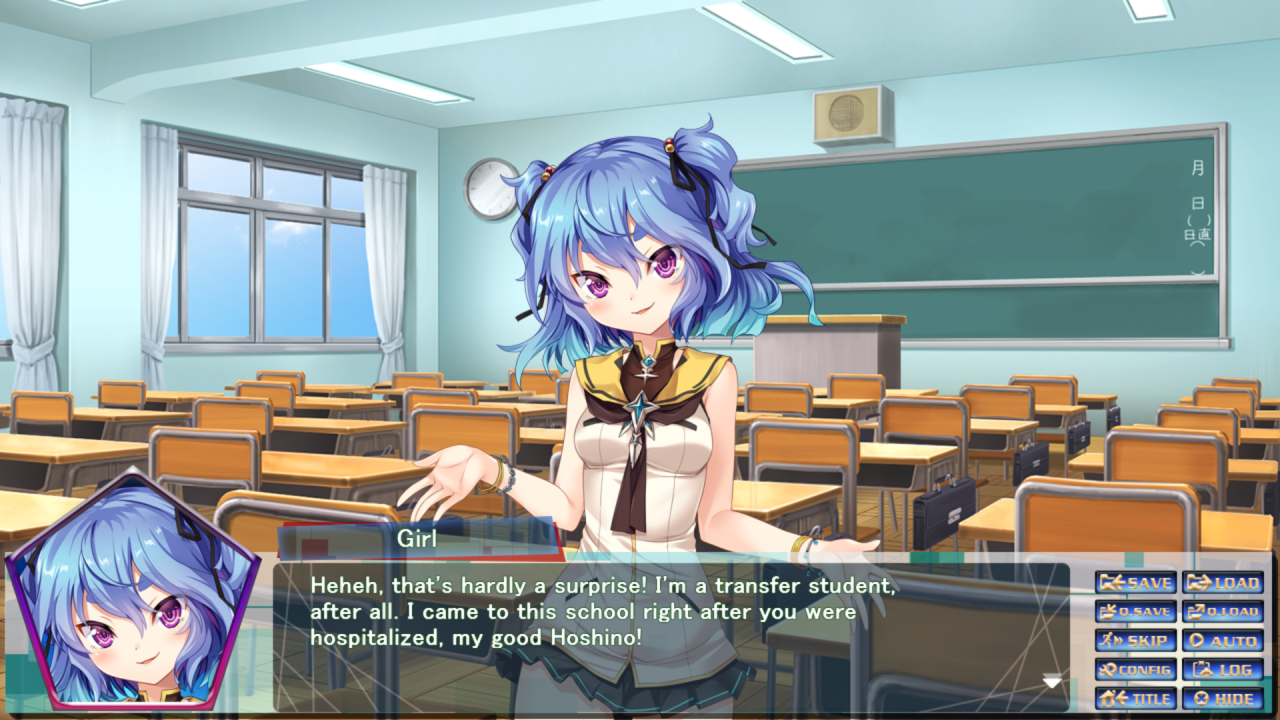This screenshot has width=1280, height=720.
Task: Return to the TITLE screen
Action: click(1136, 699)
